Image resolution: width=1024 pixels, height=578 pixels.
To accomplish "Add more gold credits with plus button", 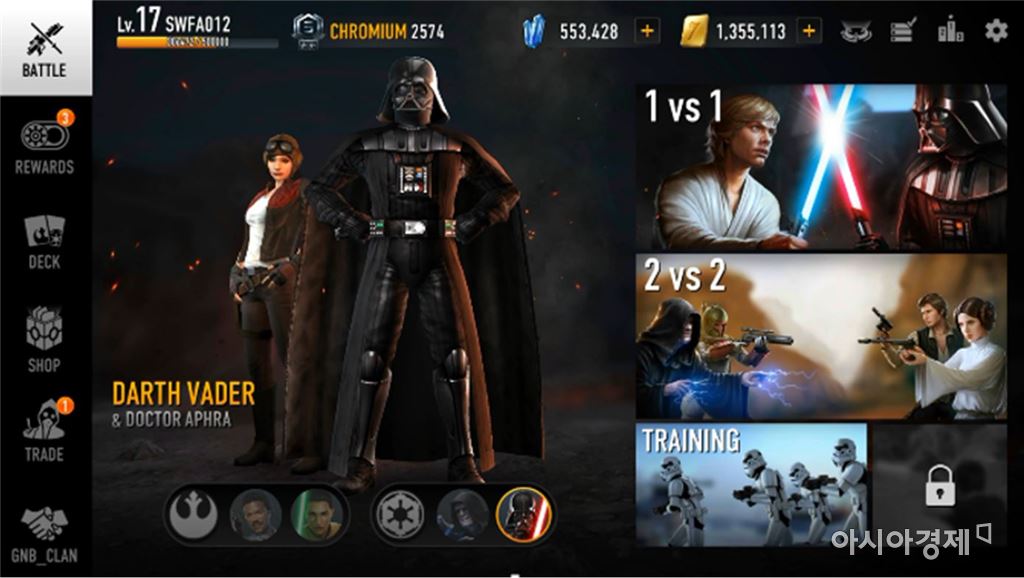I will (808, 31).
